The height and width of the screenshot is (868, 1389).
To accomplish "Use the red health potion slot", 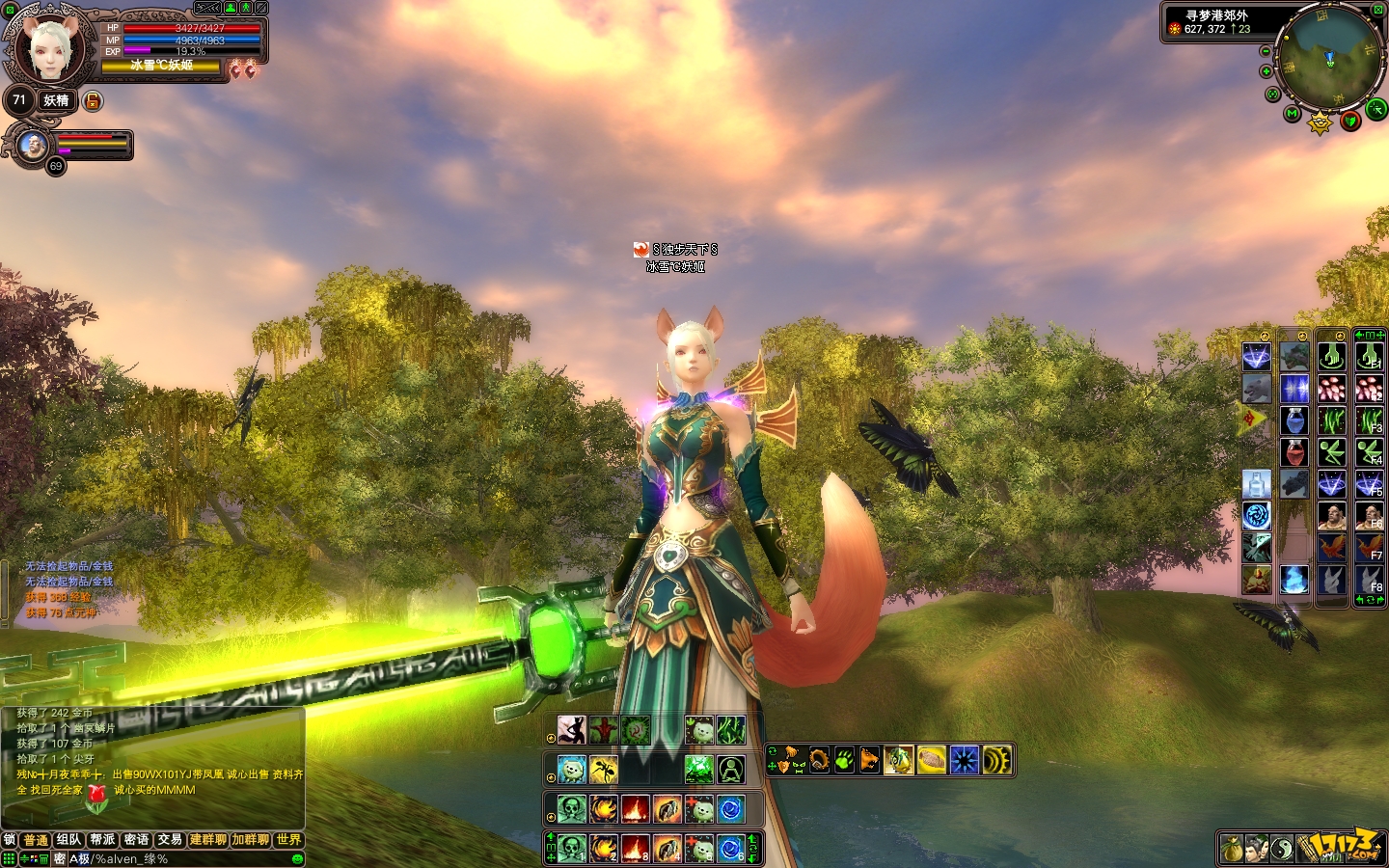I will coord(1294,452).
